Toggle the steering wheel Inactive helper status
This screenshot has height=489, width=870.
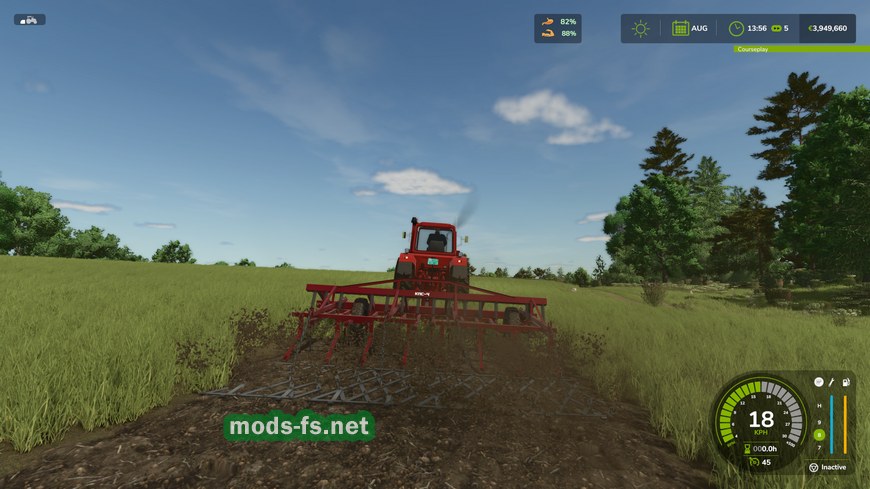(814, 467)
